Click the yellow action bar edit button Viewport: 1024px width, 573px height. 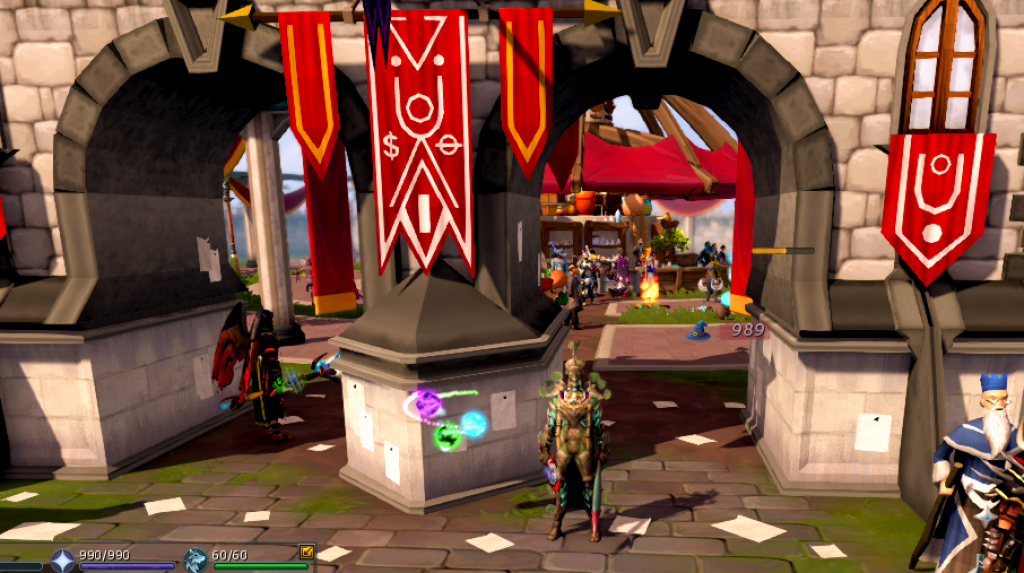(306, 551)
